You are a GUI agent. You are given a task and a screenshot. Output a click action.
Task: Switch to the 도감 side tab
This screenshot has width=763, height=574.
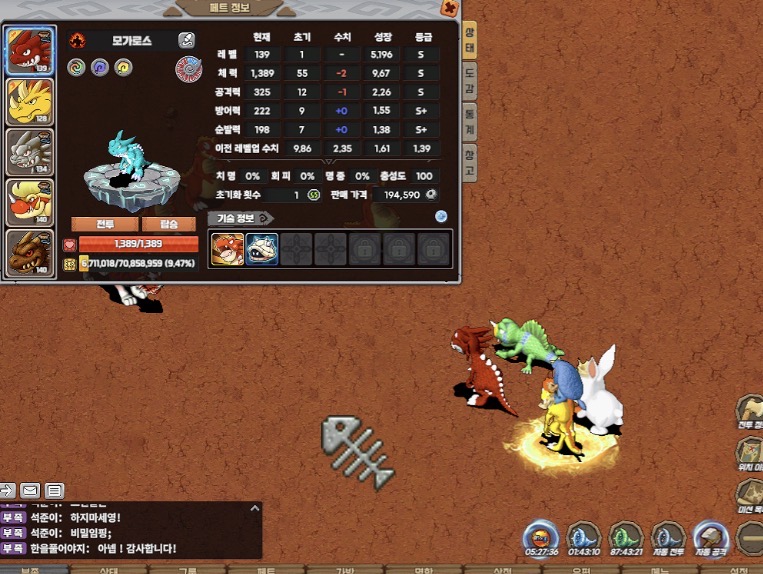point(469,82)
